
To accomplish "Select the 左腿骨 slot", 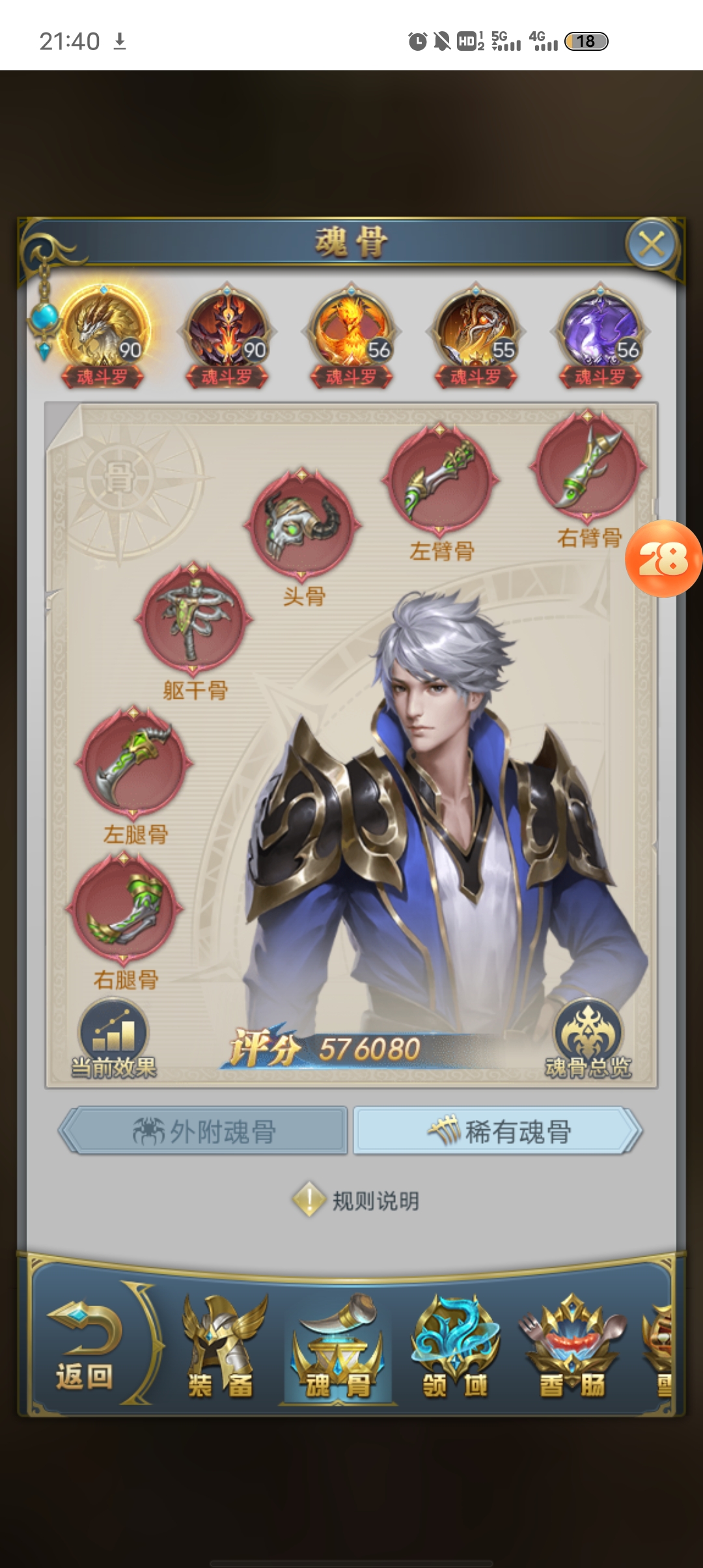I will click(134, 763).
